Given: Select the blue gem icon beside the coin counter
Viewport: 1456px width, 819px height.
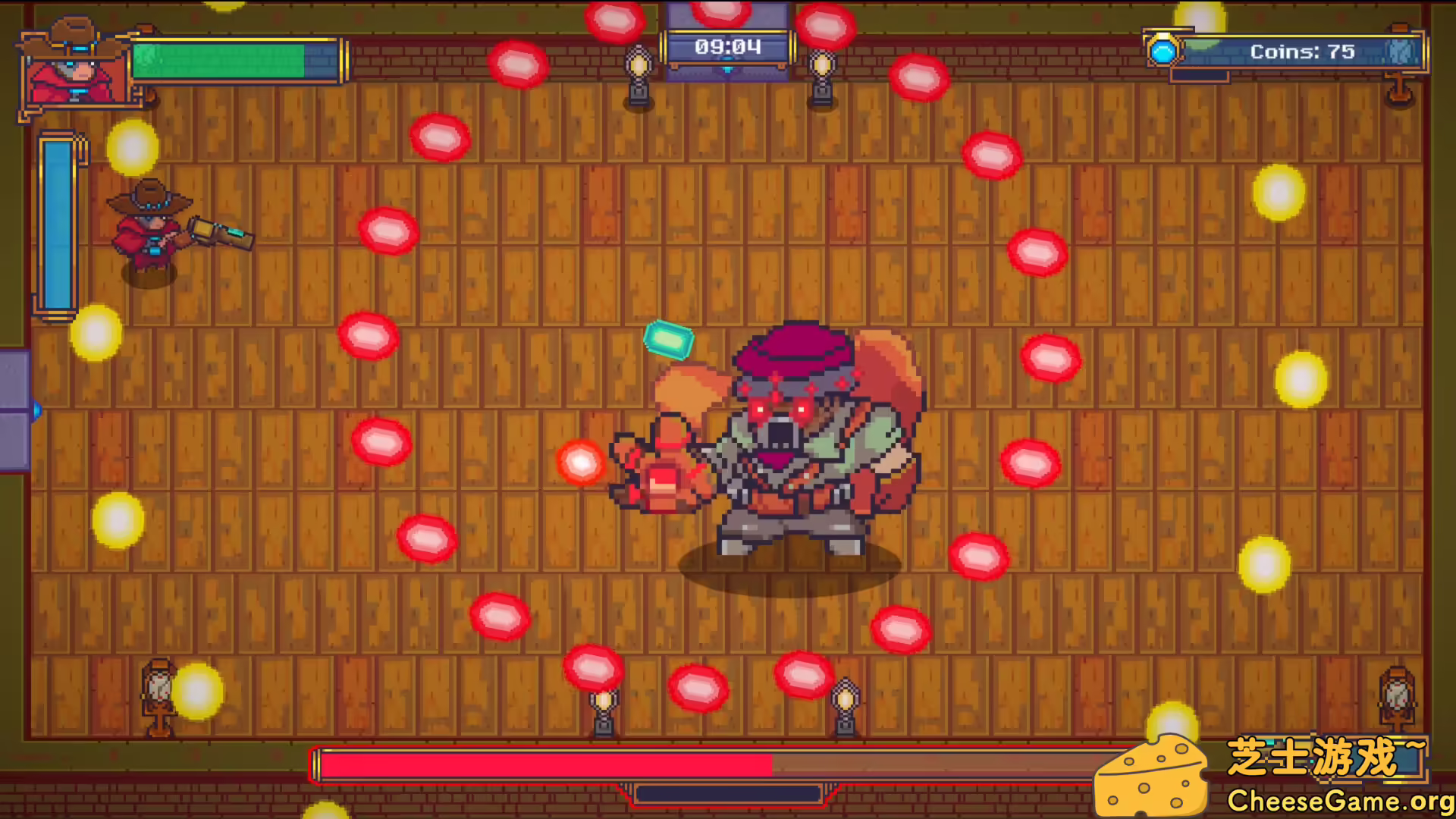Looking at the screenshot, I should tap(1164, 52).
